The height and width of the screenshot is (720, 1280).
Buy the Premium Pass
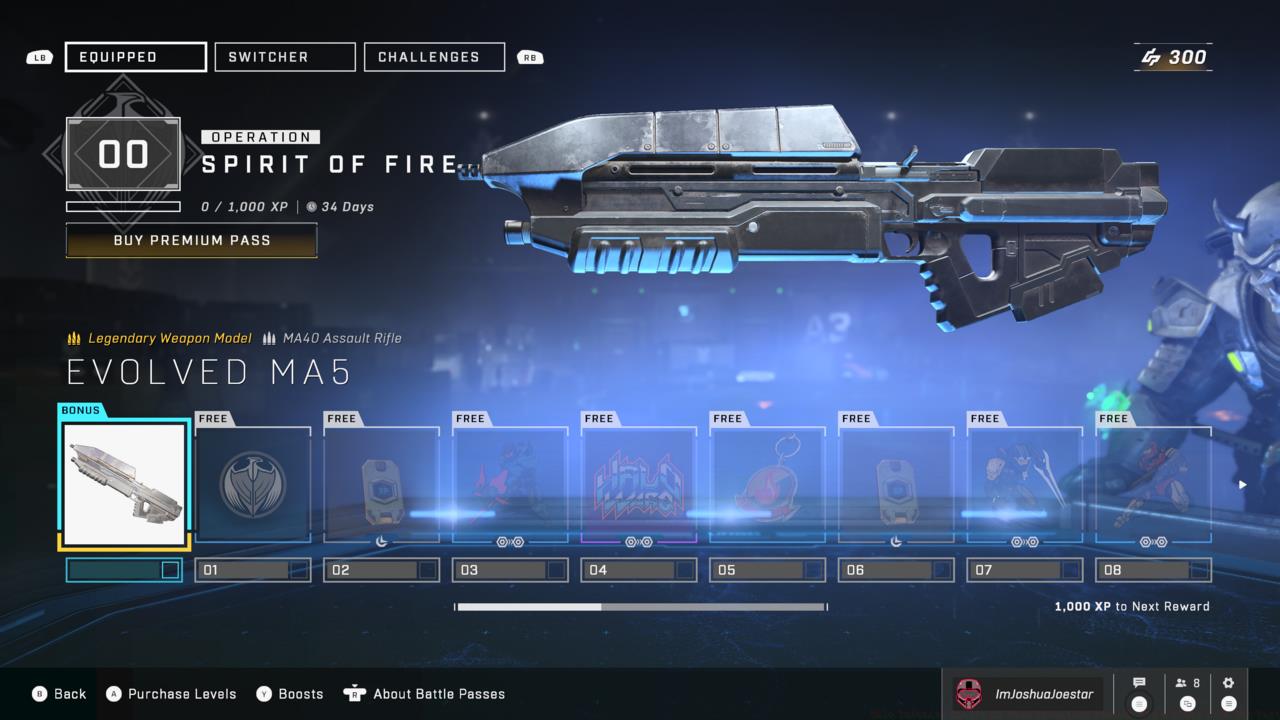tap(192, 241)
